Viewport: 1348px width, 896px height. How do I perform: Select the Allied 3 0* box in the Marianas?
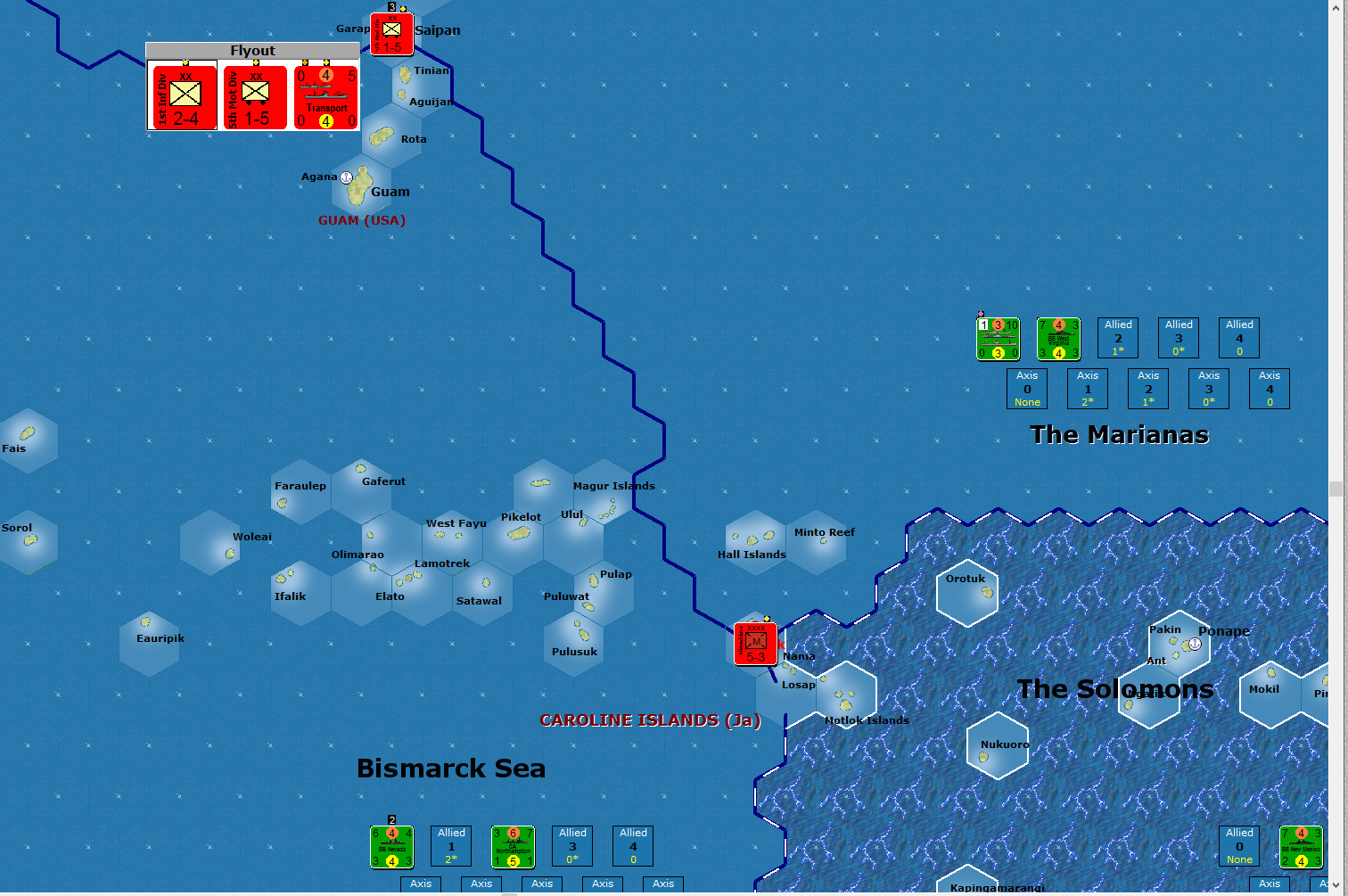(x=1178, y=337)
